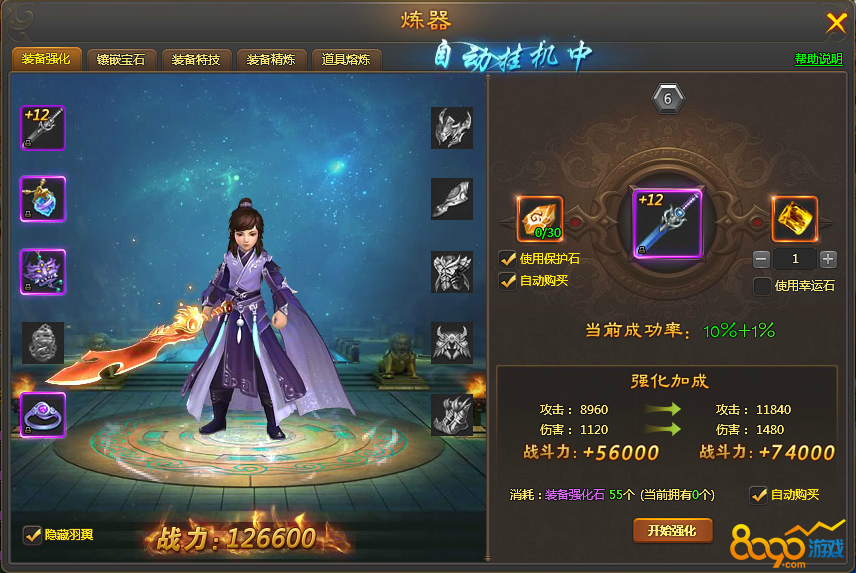Choose the helmet equipment slot
The height and width of the screenshot is (573, 856).
pyautogui.click(x=452, y=128)
